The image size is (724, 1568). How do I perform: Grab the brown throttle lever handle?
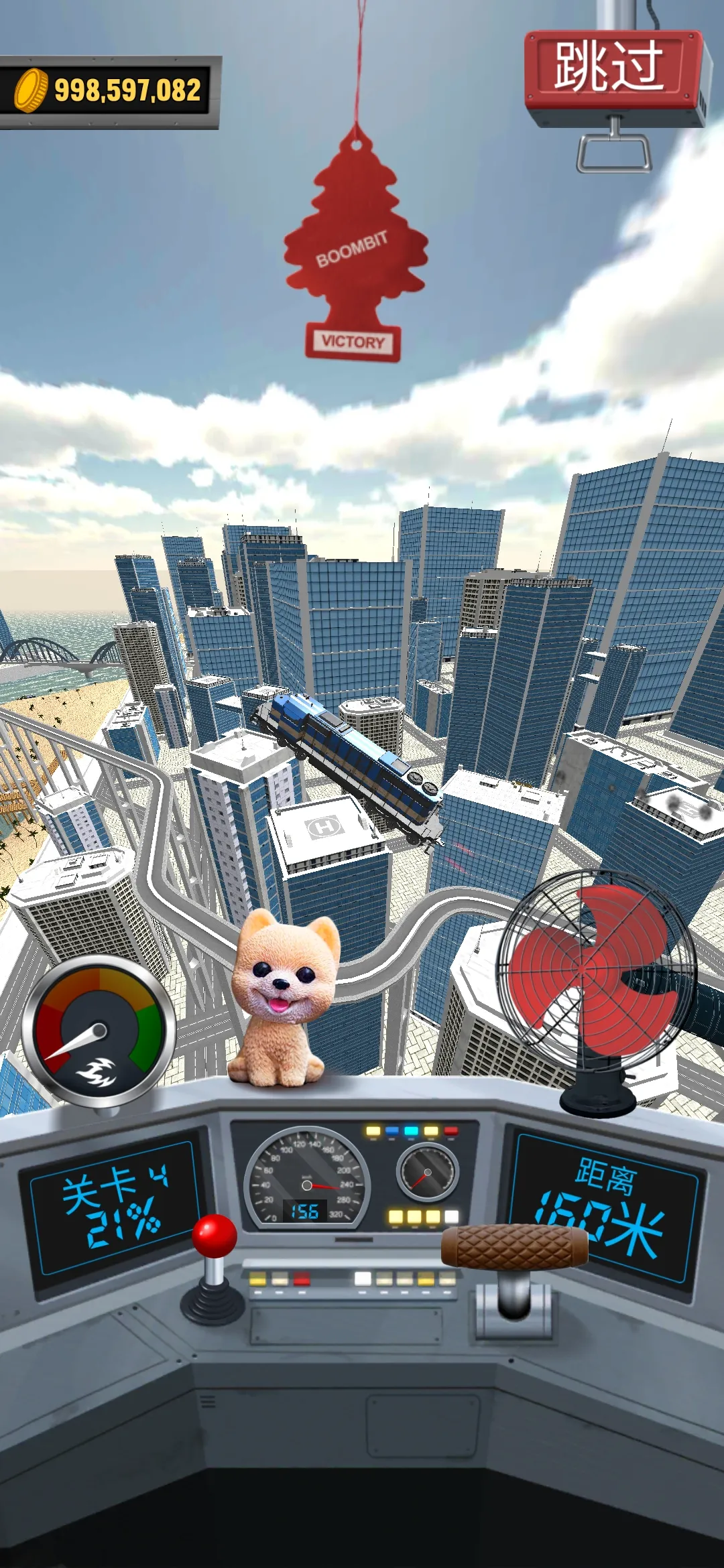pyautogui.click(x=514, y=1247)
